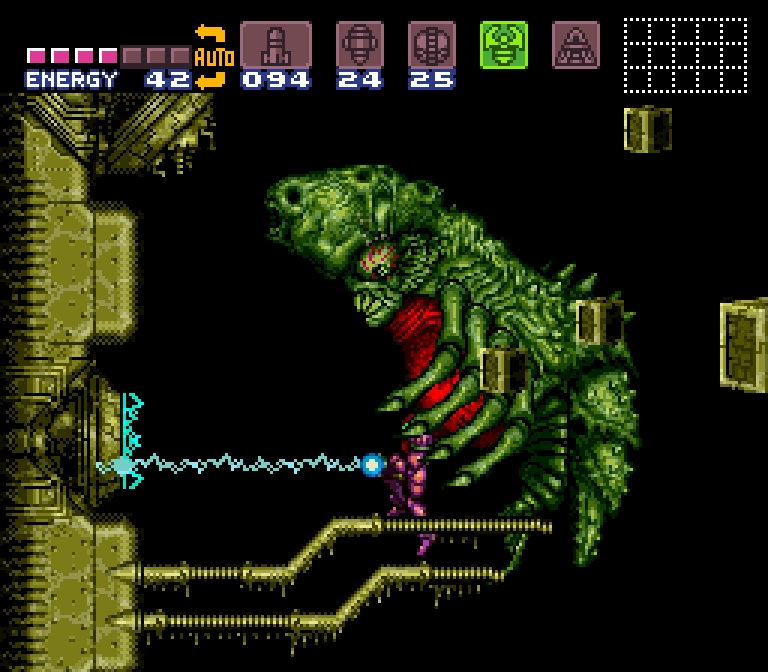Choose the super missile icon

pyautogui.click(x=359, y=45)
